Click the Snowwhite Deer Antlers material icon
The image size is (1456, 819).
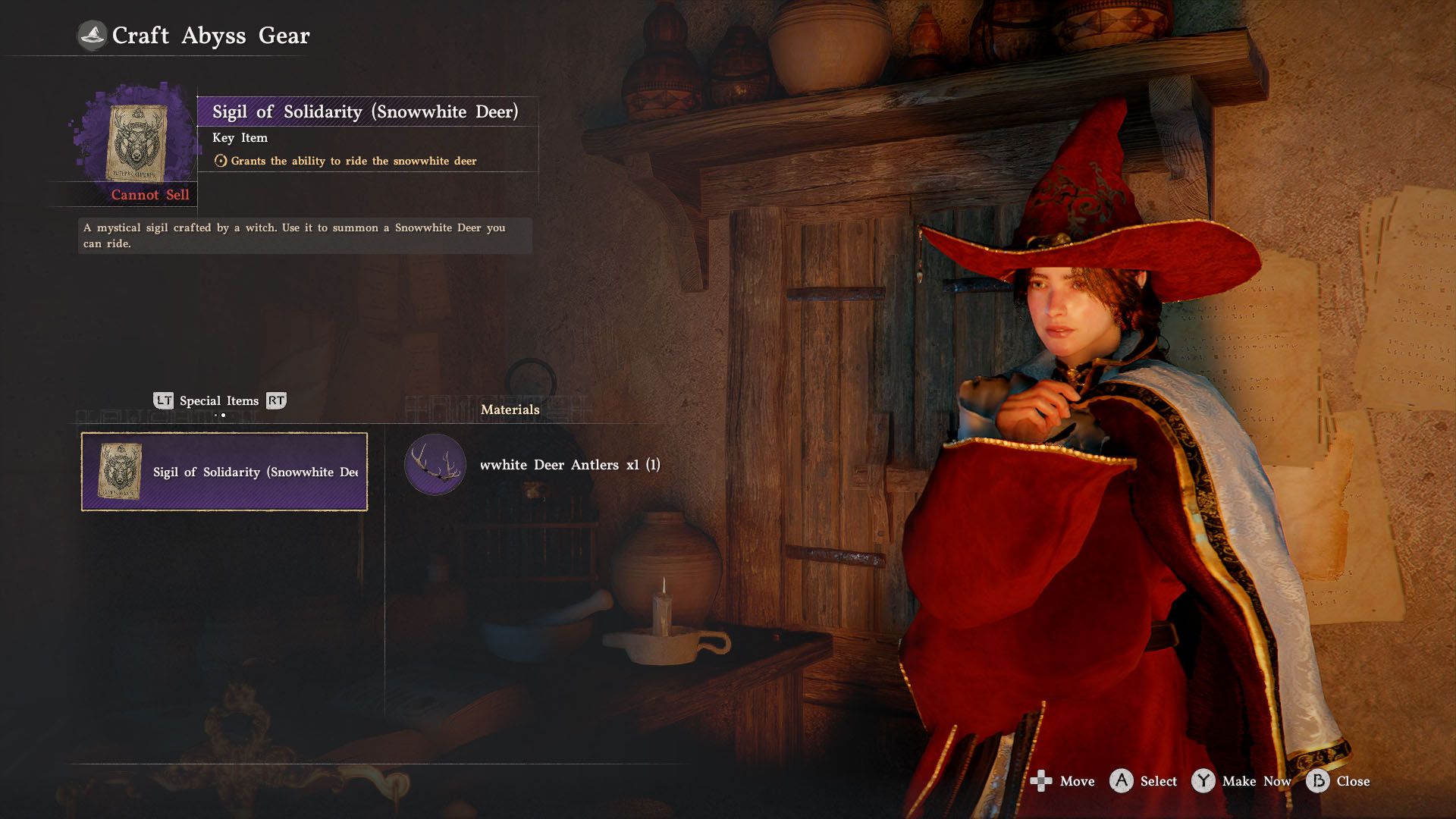(x=435, y=464)
